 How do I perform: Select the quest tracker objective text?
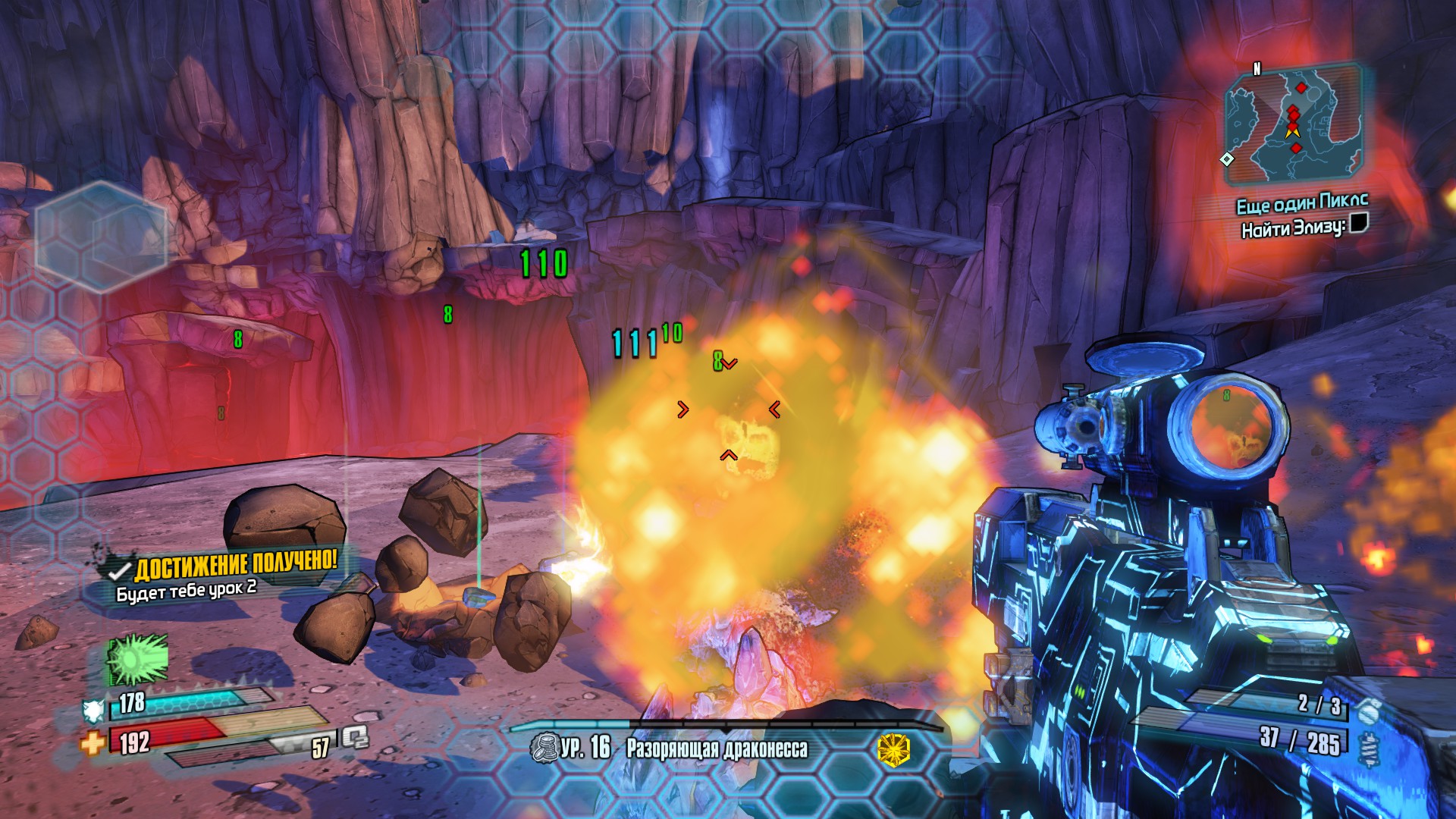[x=1293, y=227]
